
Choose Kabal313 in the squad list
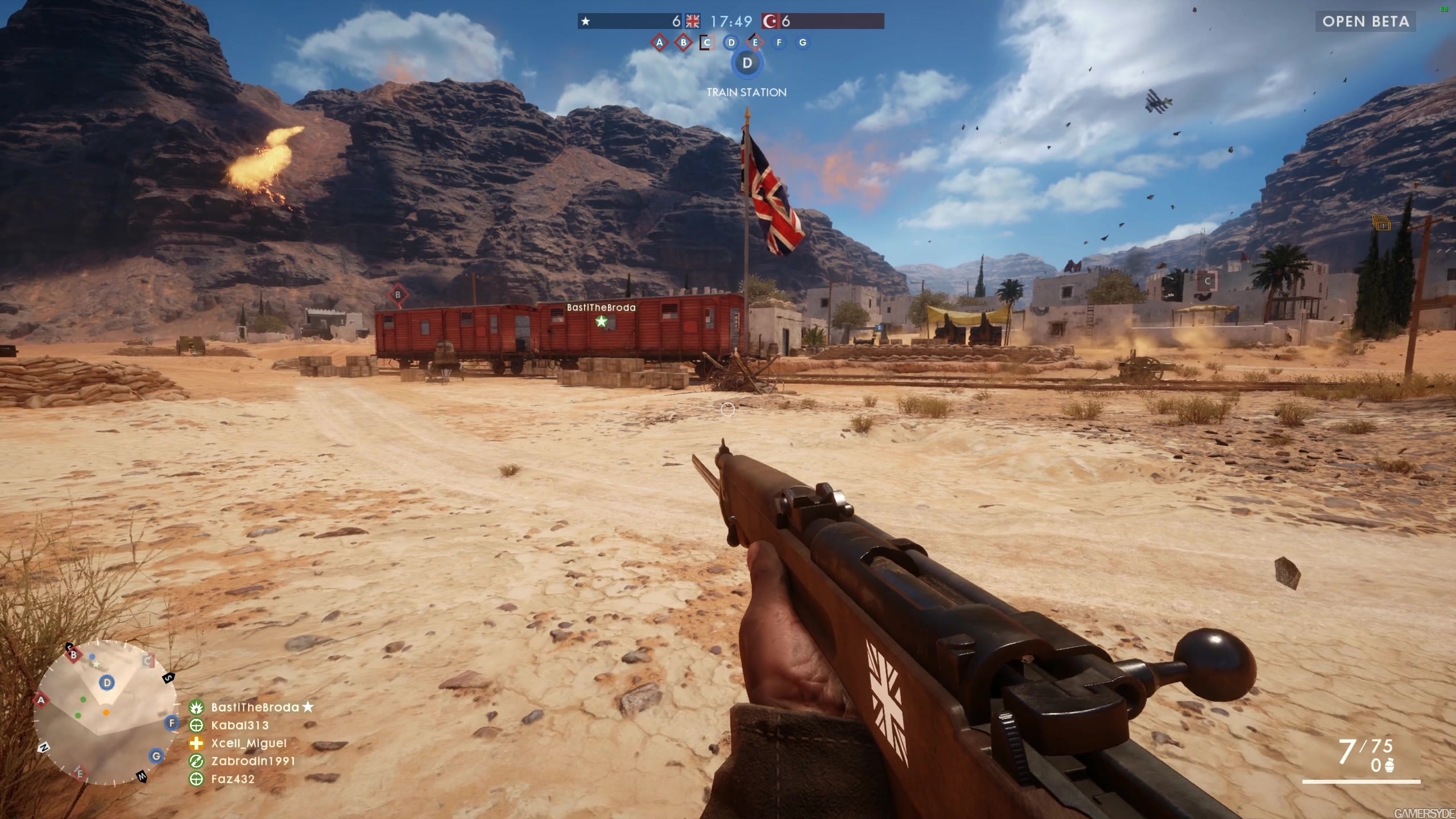(x=239, y=725)
